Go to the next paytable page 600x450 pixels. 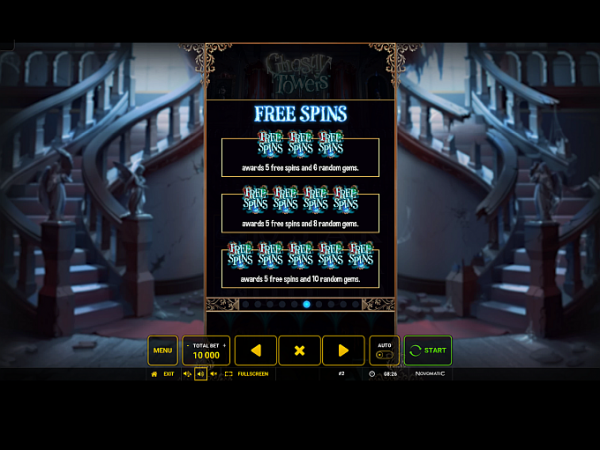343,350
